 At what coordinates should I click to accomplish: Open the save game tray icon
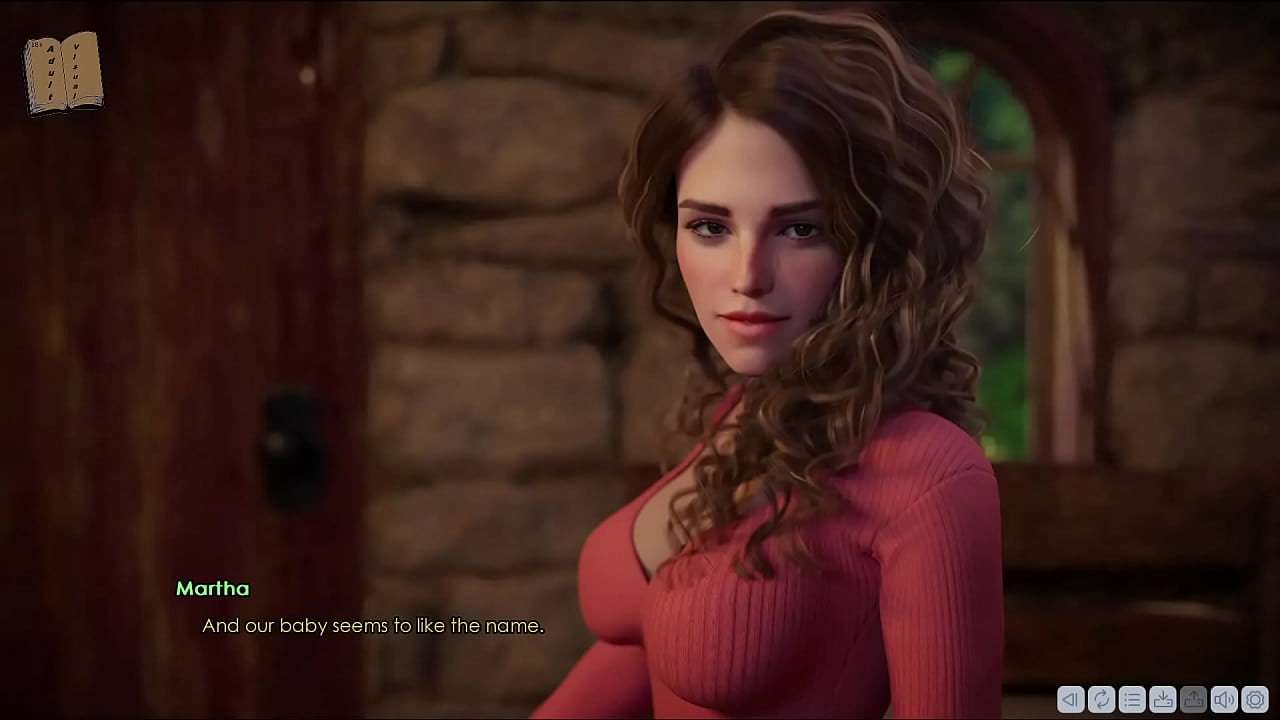click(x=1163, y=699)
